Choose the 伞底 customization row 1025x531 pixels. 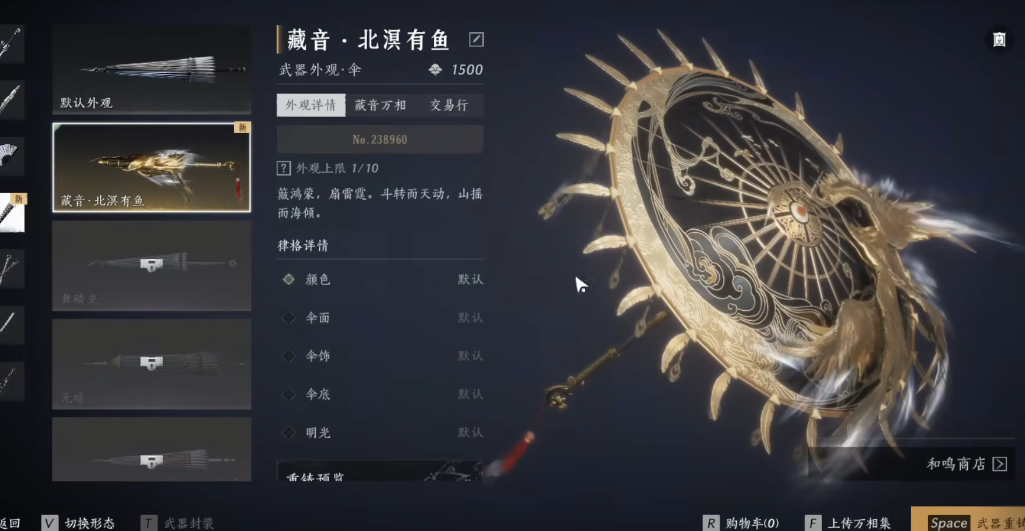(x=380, y=394)
